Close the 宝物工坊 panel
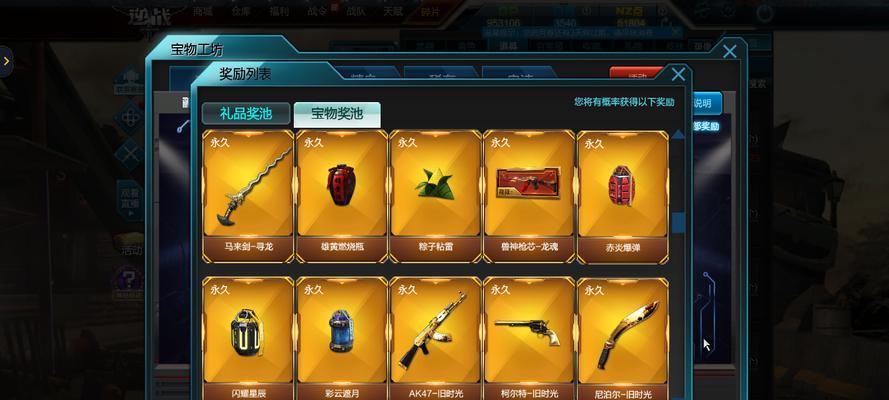 tap(730, 51)
